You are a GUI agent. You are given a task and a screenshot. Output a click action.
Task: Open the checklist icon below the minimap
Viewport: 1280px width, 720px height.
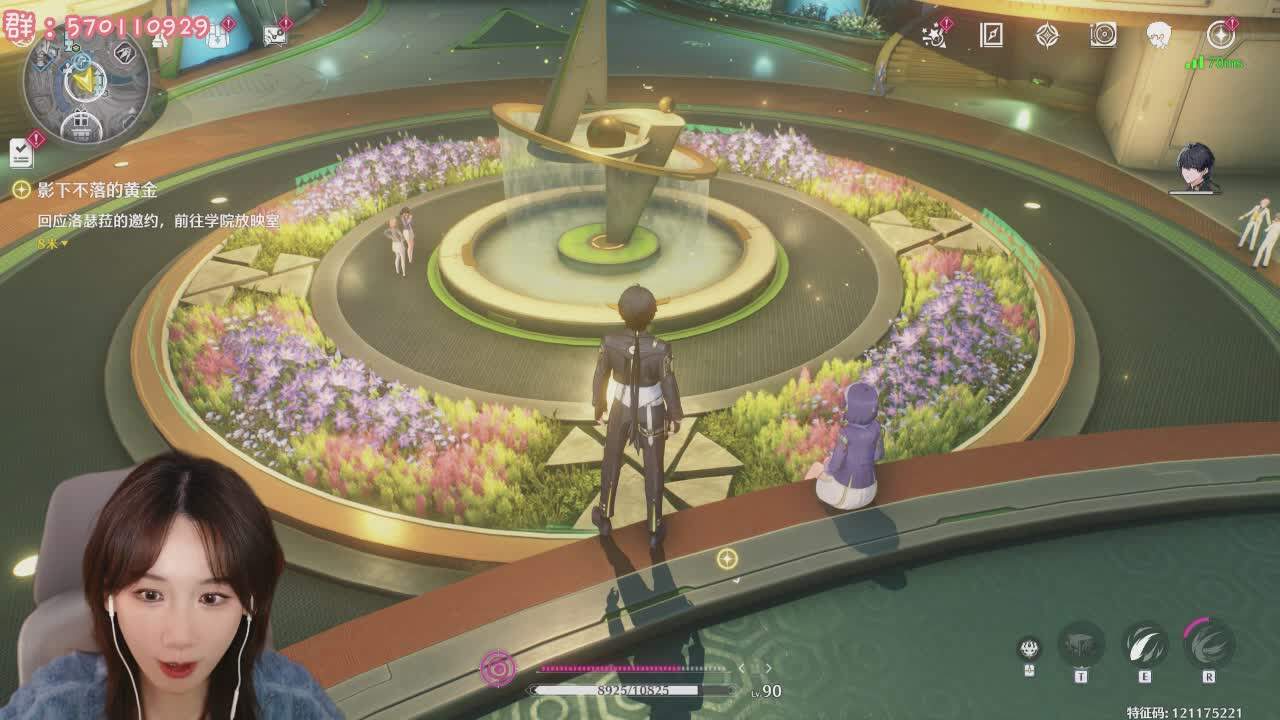tap(22, 151)
